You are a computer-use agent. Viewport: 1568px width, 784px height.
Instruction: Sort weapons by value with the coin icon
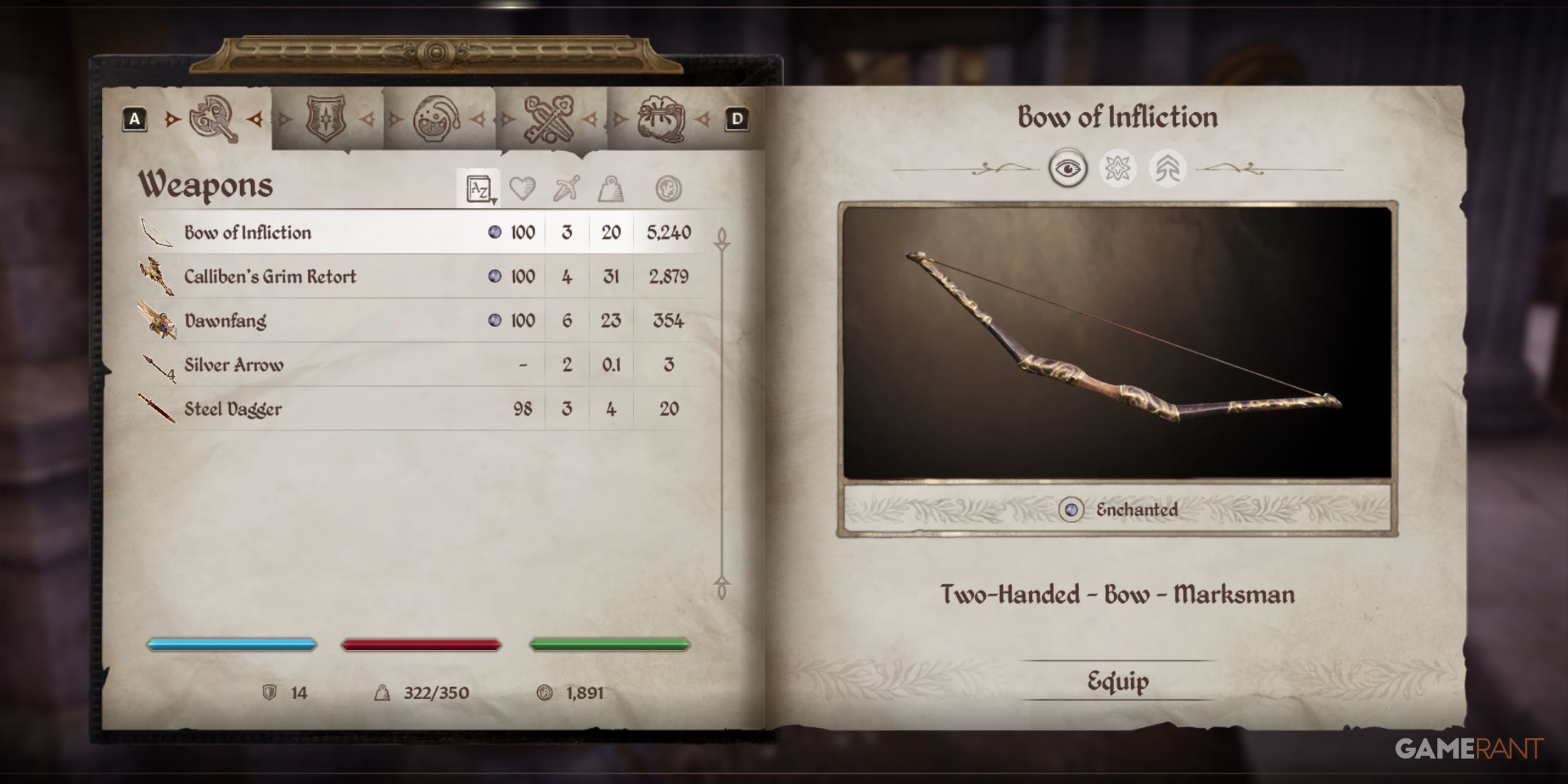click(670, 187)
